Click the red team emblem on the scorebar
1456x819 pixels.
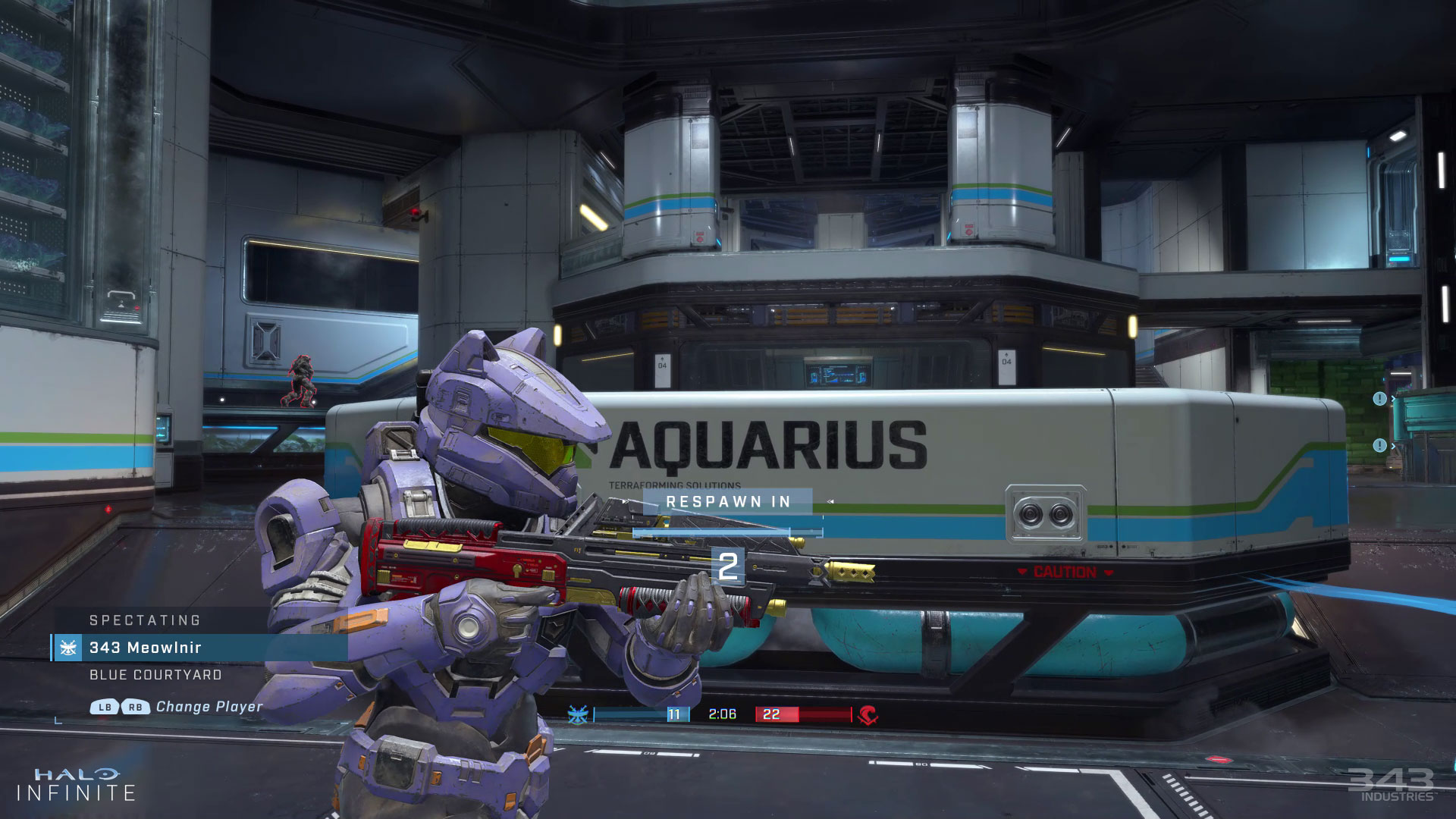pos(868,714)
